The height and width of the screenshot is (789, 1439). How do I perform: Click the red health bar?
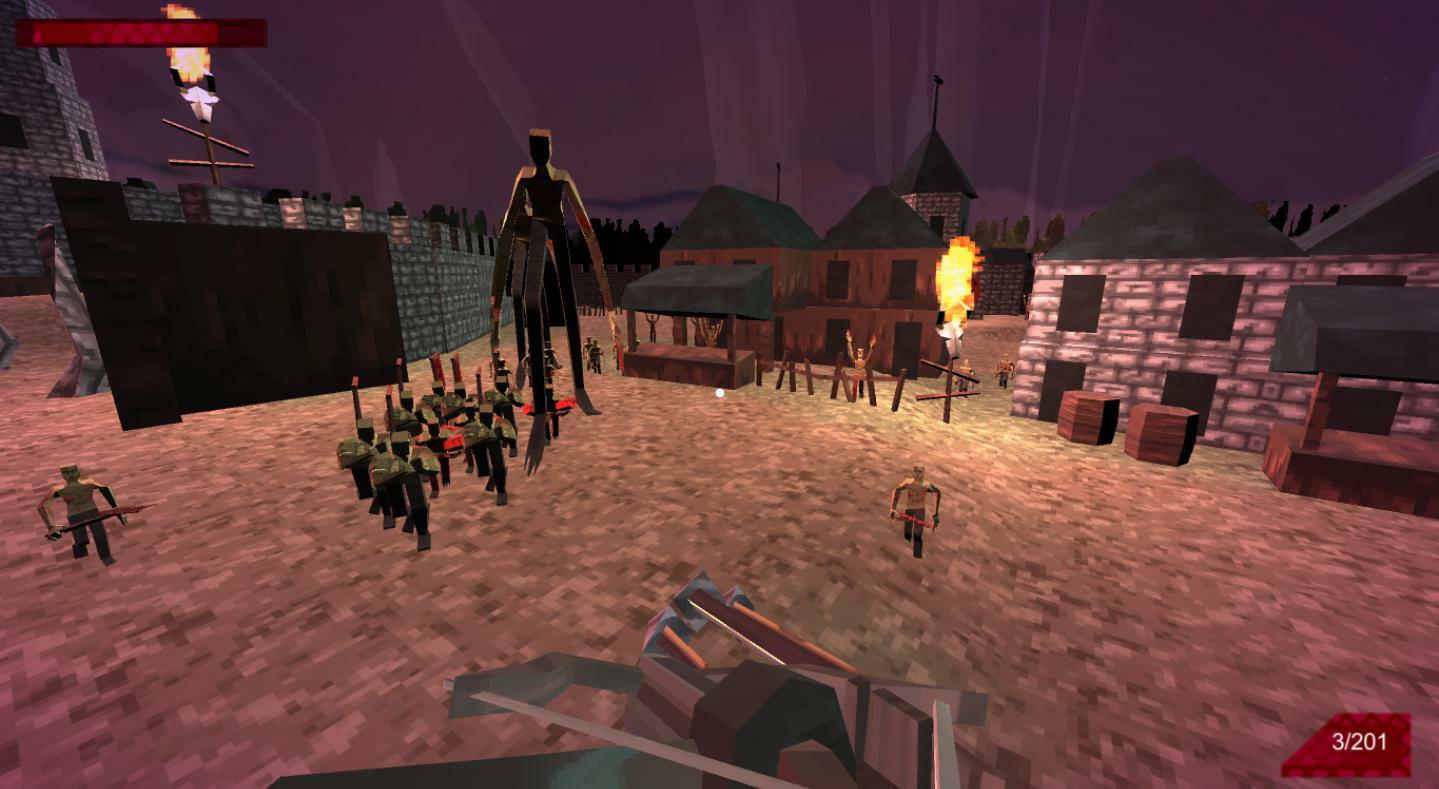(x=140, y=34)
